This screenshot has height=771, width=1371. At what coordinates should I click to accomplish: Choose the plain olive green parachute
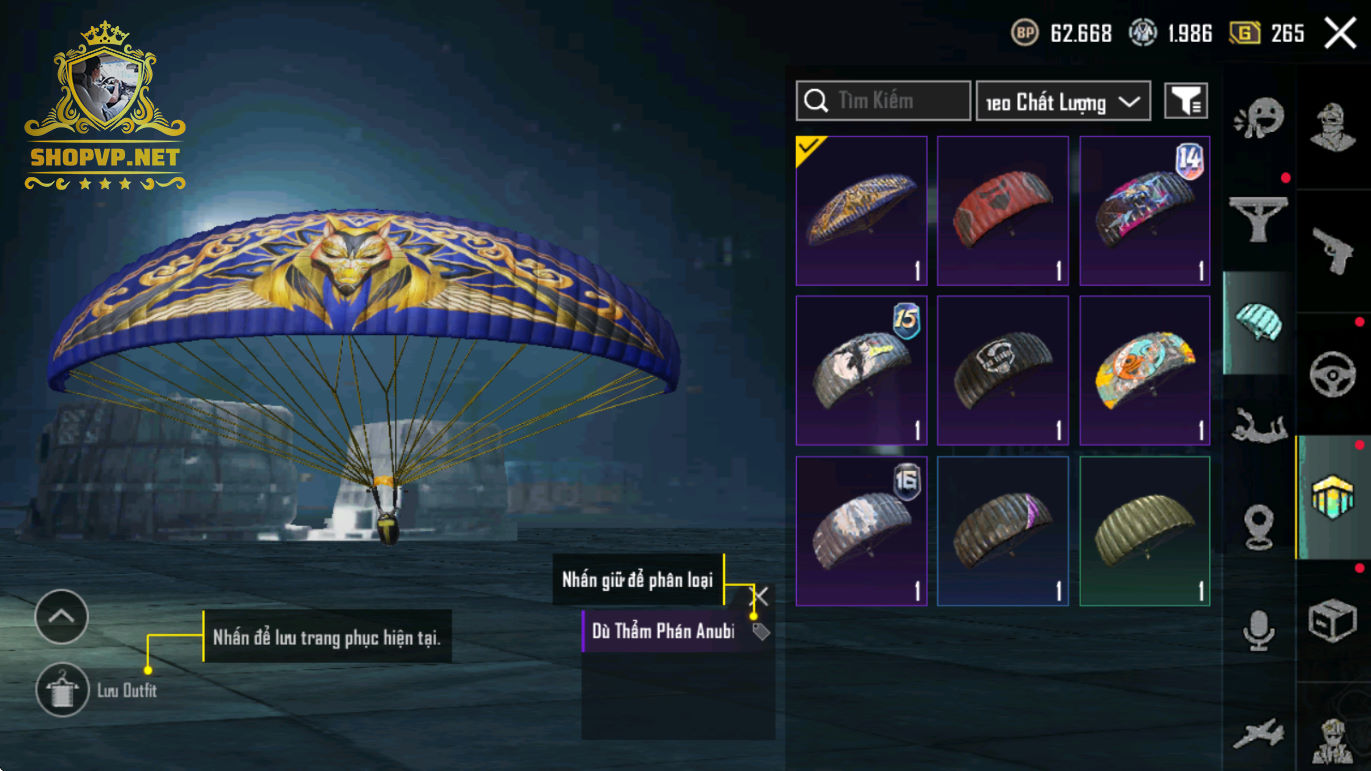pos(1145,530)
